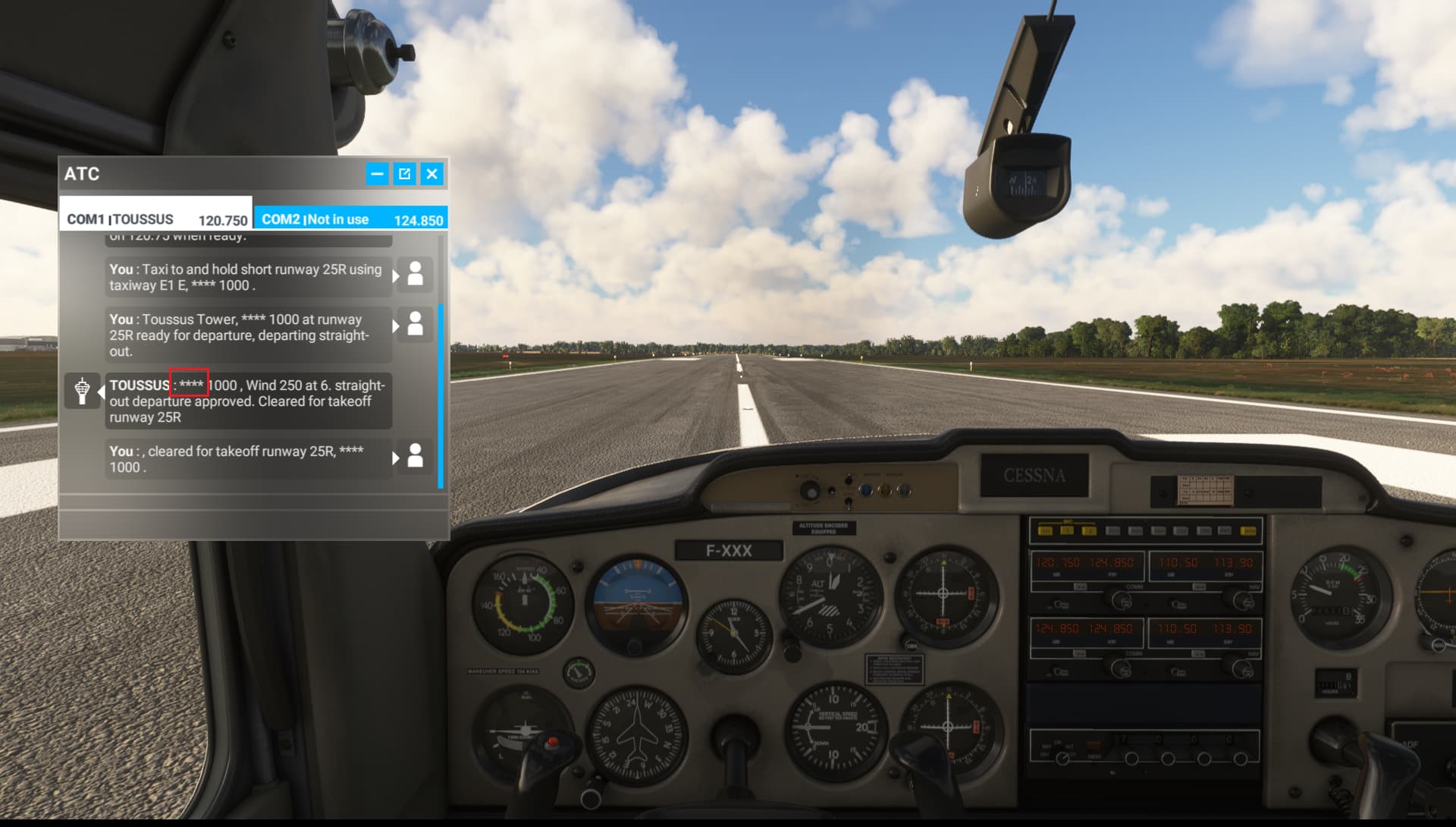The image size is (1456, 827).
Task: Click the pilot icon next to the taxi clearance message
Action: 414,275
